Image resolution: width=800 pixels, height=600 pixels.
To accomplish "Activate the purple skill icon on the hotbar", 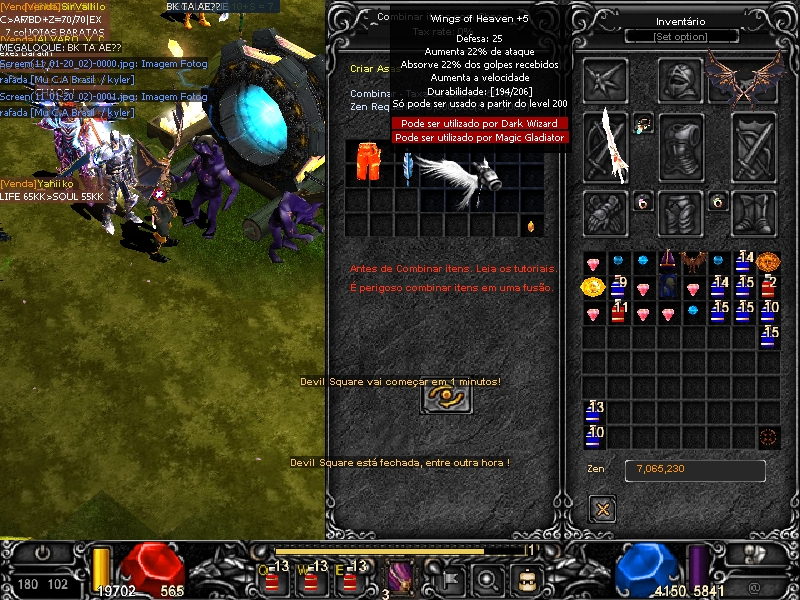I will [401, 577].
